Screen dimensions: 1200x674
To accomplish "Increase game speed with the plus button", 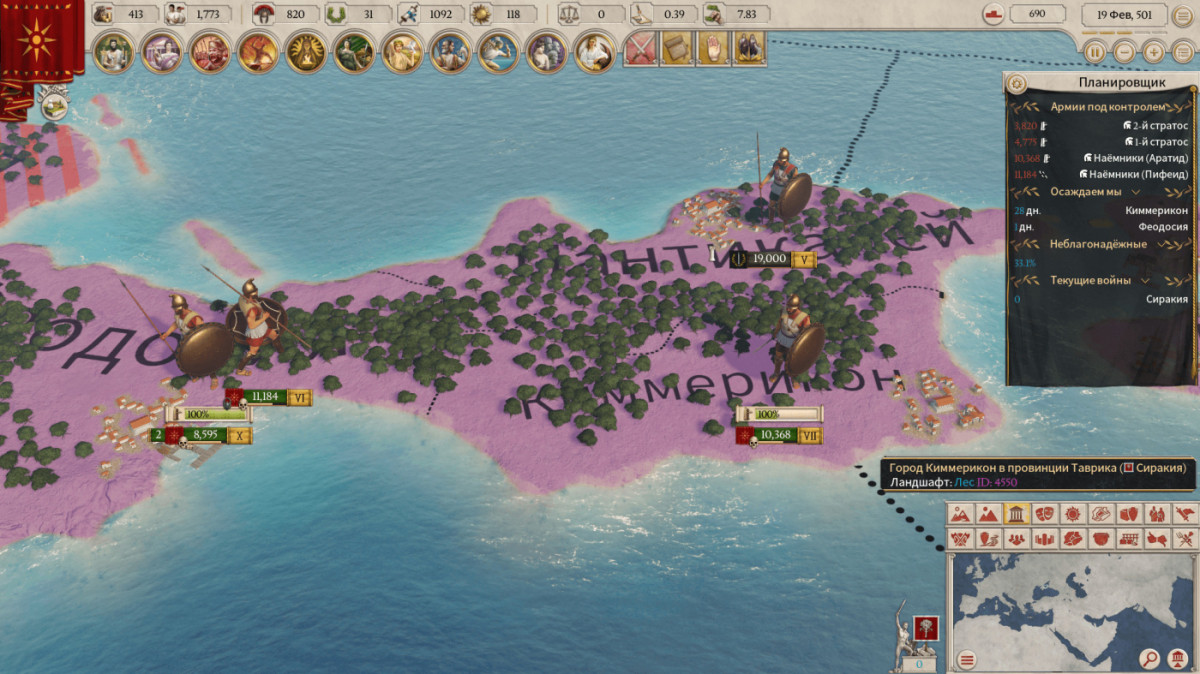I will pyautogui.click(x=1154, y=52).
